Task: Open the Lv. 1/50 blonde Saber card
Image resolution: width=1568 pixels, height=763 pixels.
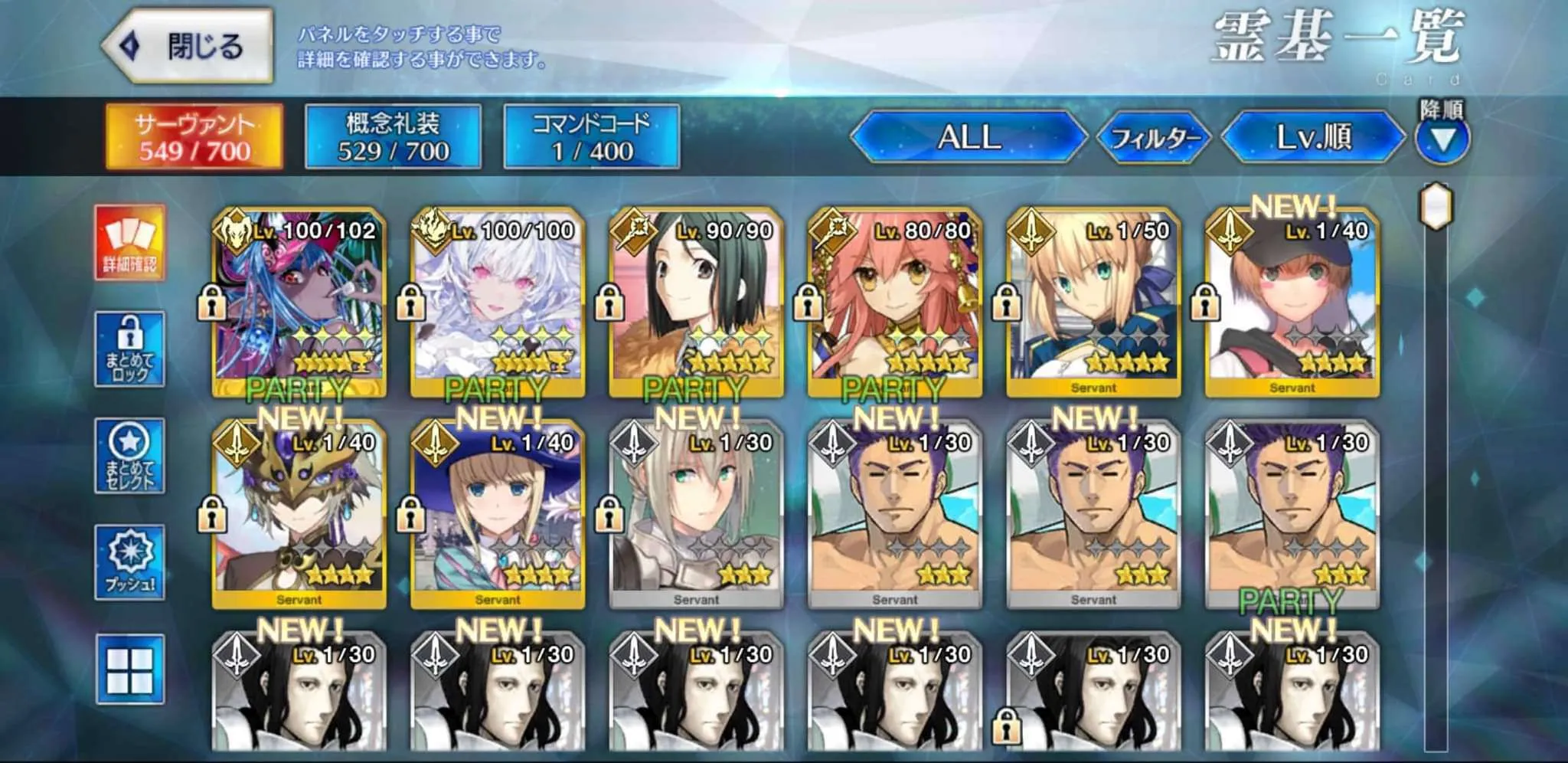Action: (1093, 302)
